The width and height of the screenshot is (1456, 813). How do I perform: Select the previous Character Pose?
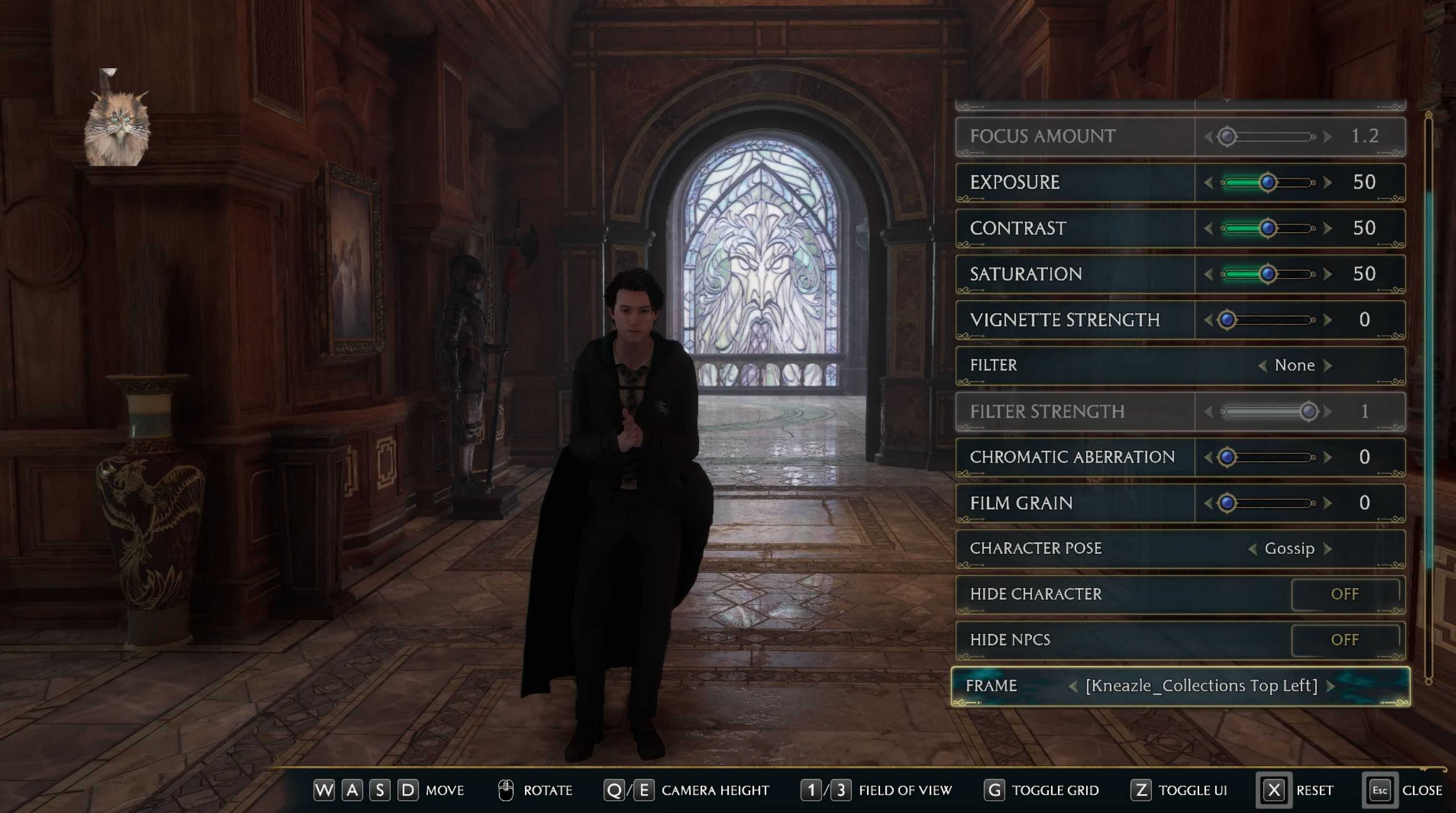(1253, 548)
